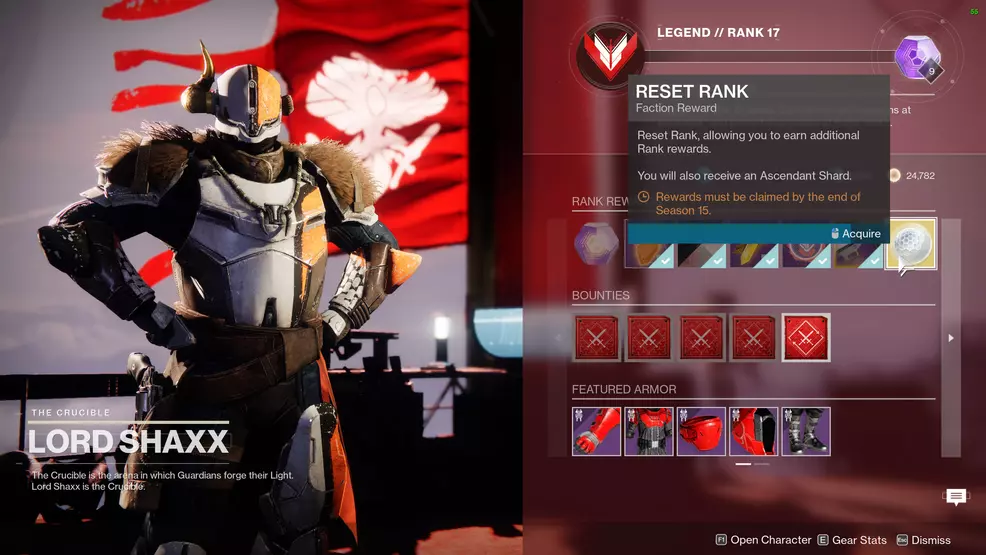Go to next vendor page arrow

(x=951, y=338)
